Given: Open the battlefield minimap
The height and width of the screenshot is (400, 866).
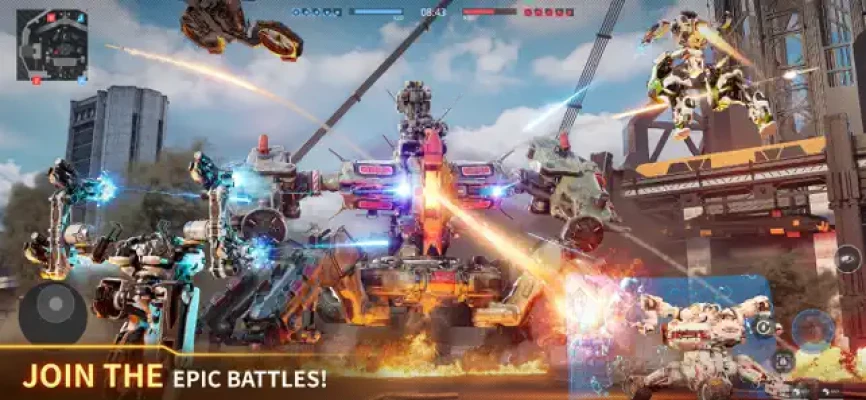Looking at the screenshot, I should click(52, 44).
